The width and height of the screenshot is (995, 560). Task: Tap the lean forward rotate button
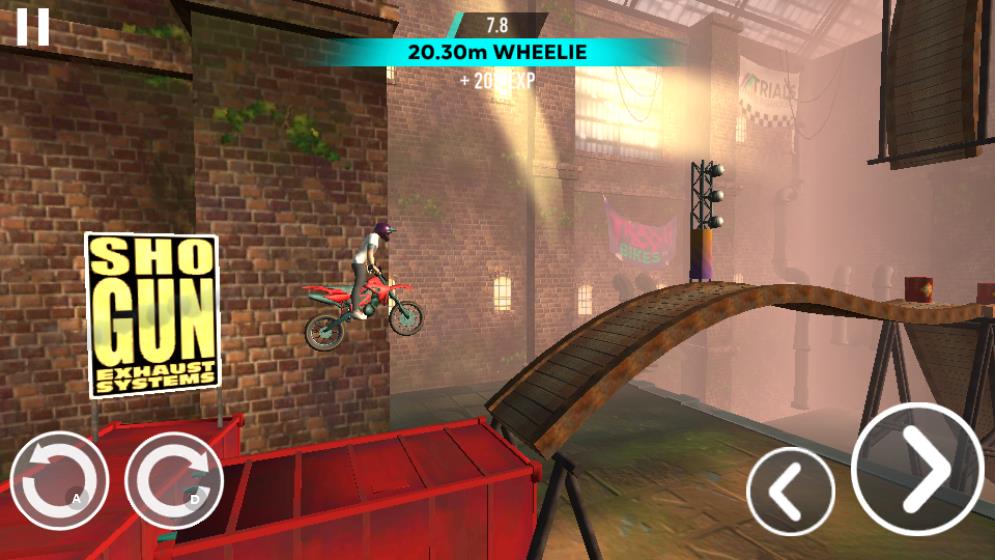[173, 481]
